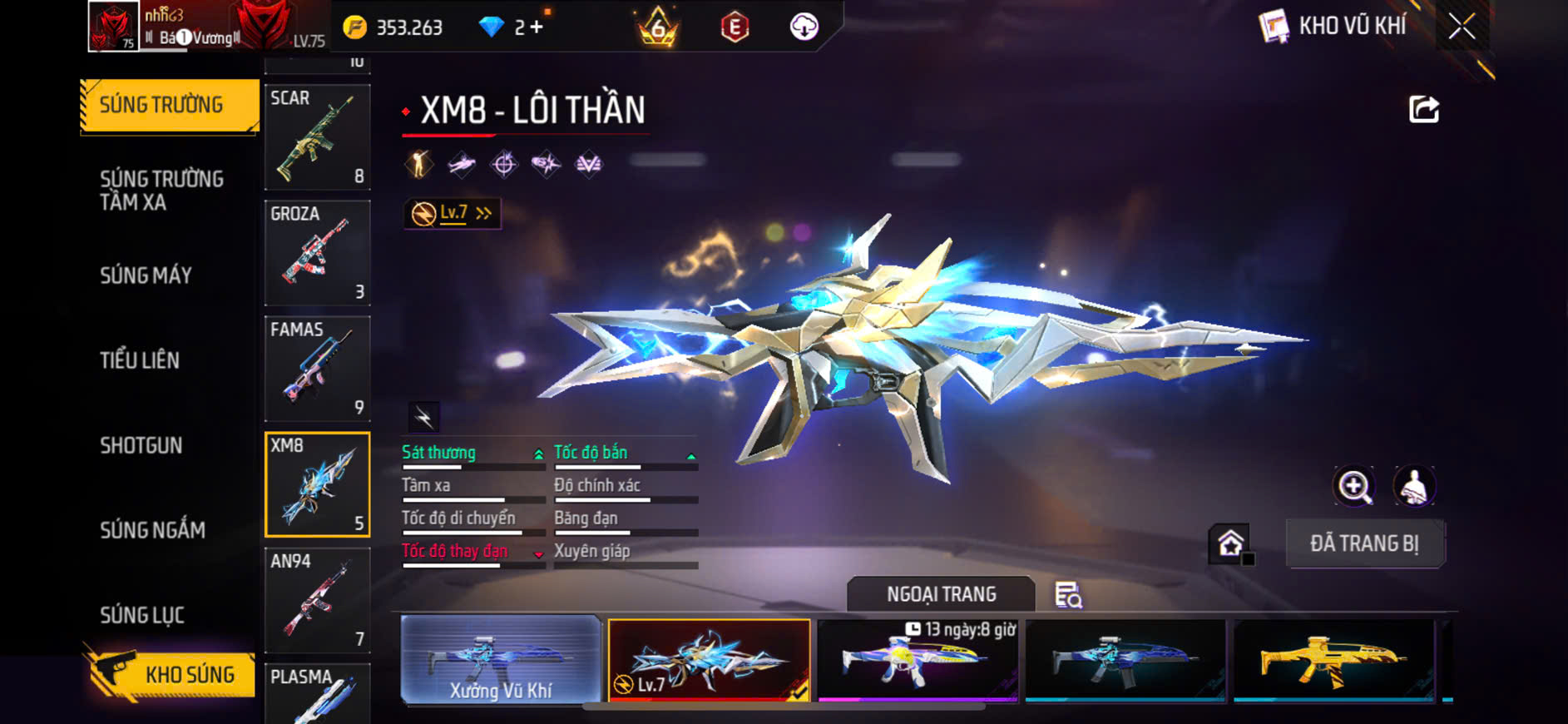Image resolution: width=1568 pixels, height=724 pixels.
Task: Select the Shotgun category
Action: pyautogui.click(x=141, y=445)
